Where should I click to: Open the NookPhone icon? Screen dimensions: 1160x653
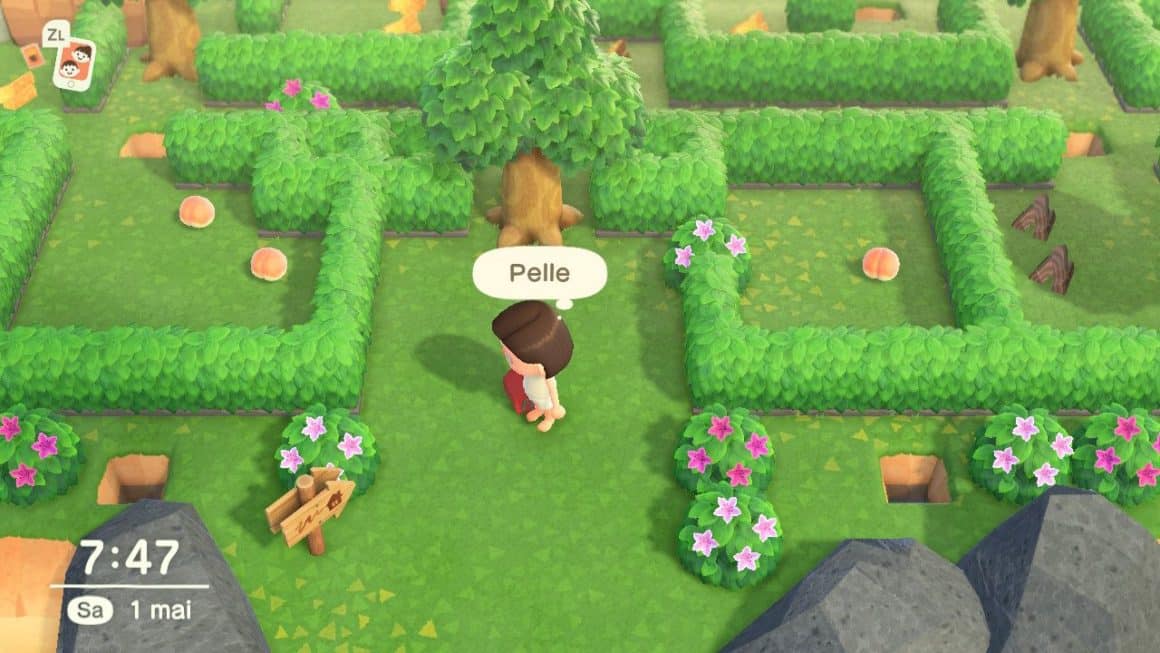click(74, 63)
